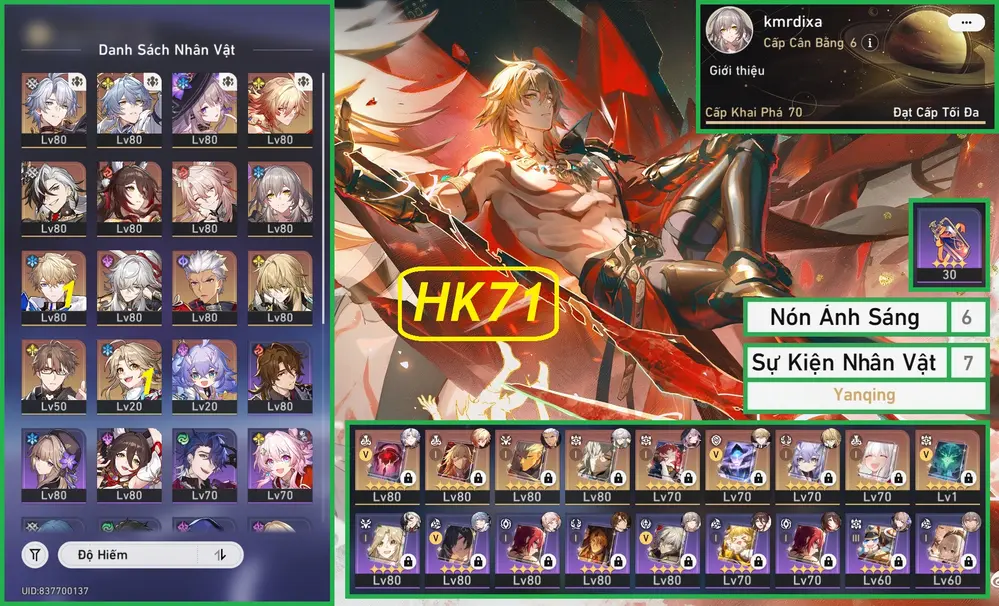This screenshot has height=606, width=999.
Task: Toggle the sort order arrows button
Action: 221,554
